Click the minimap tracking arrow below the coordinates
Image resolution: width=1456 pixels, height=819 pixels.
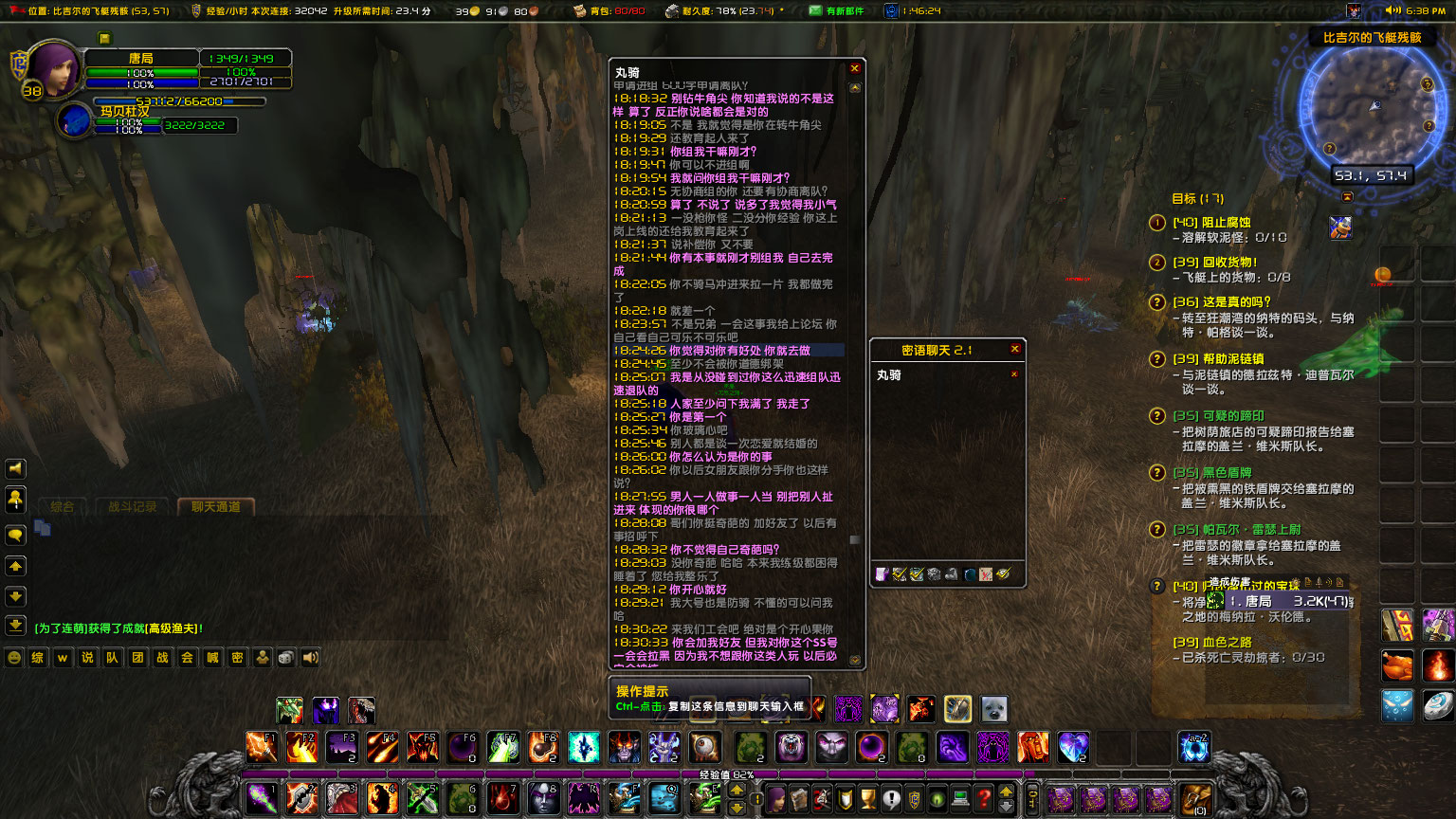tap(1347, 196)
